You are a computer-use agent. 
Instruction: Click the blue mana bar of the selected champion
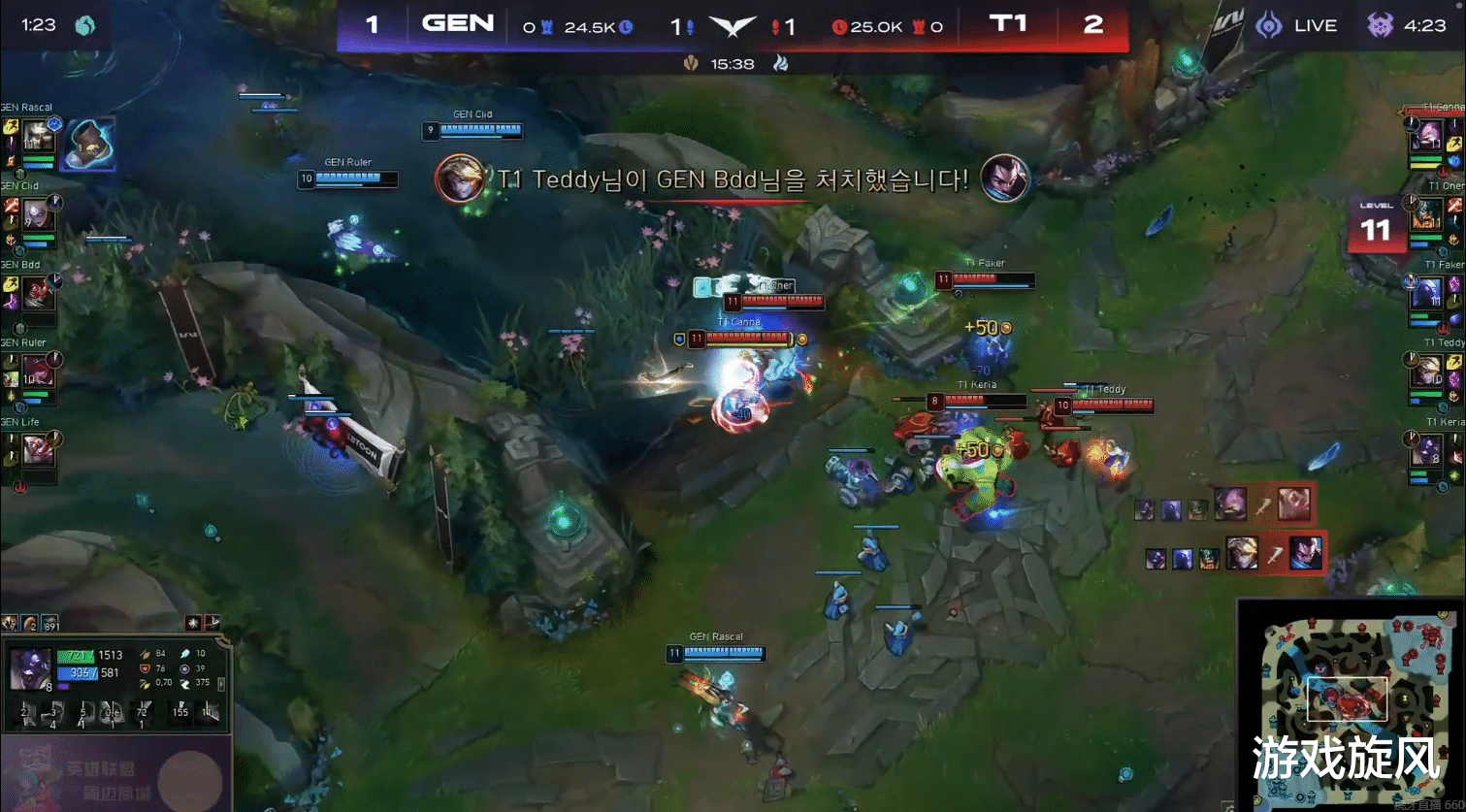pyautogui.click(x=77, y=672)
